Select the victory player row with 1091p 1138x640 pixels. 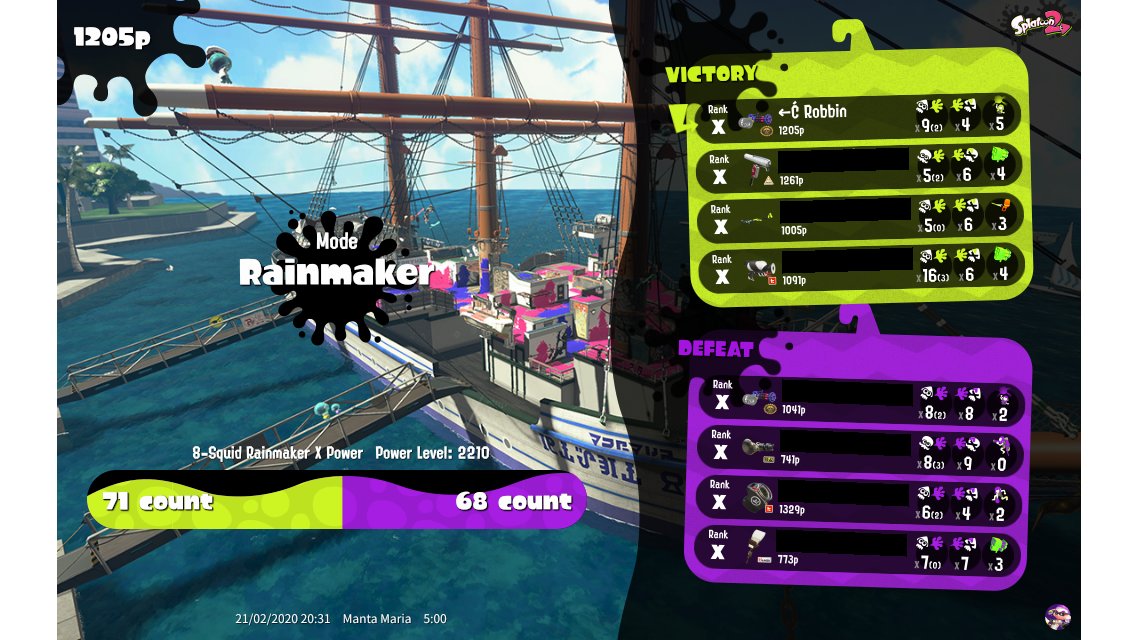pos(860,268)
